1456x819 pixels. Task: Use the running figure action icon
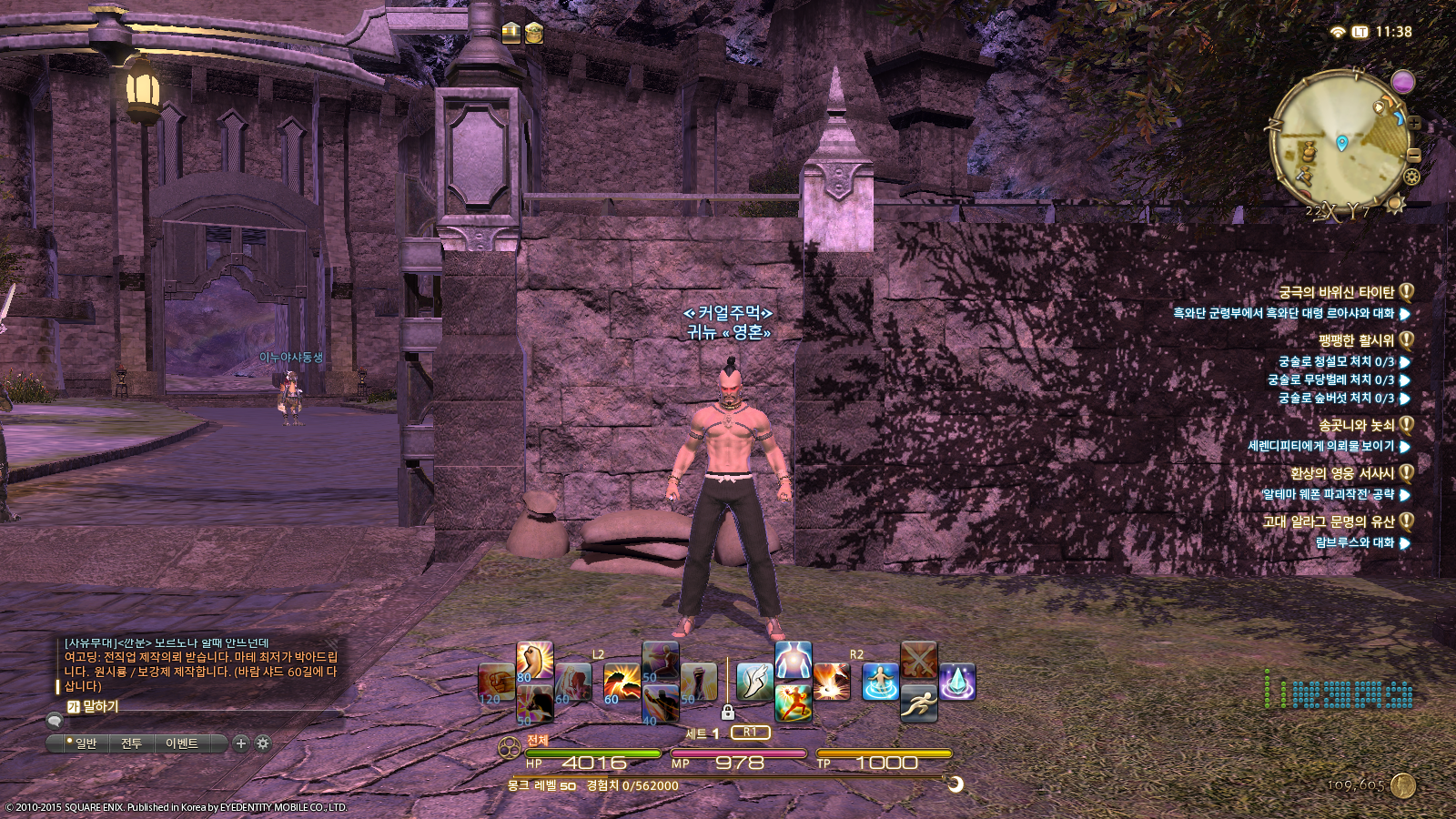(919, 703)
